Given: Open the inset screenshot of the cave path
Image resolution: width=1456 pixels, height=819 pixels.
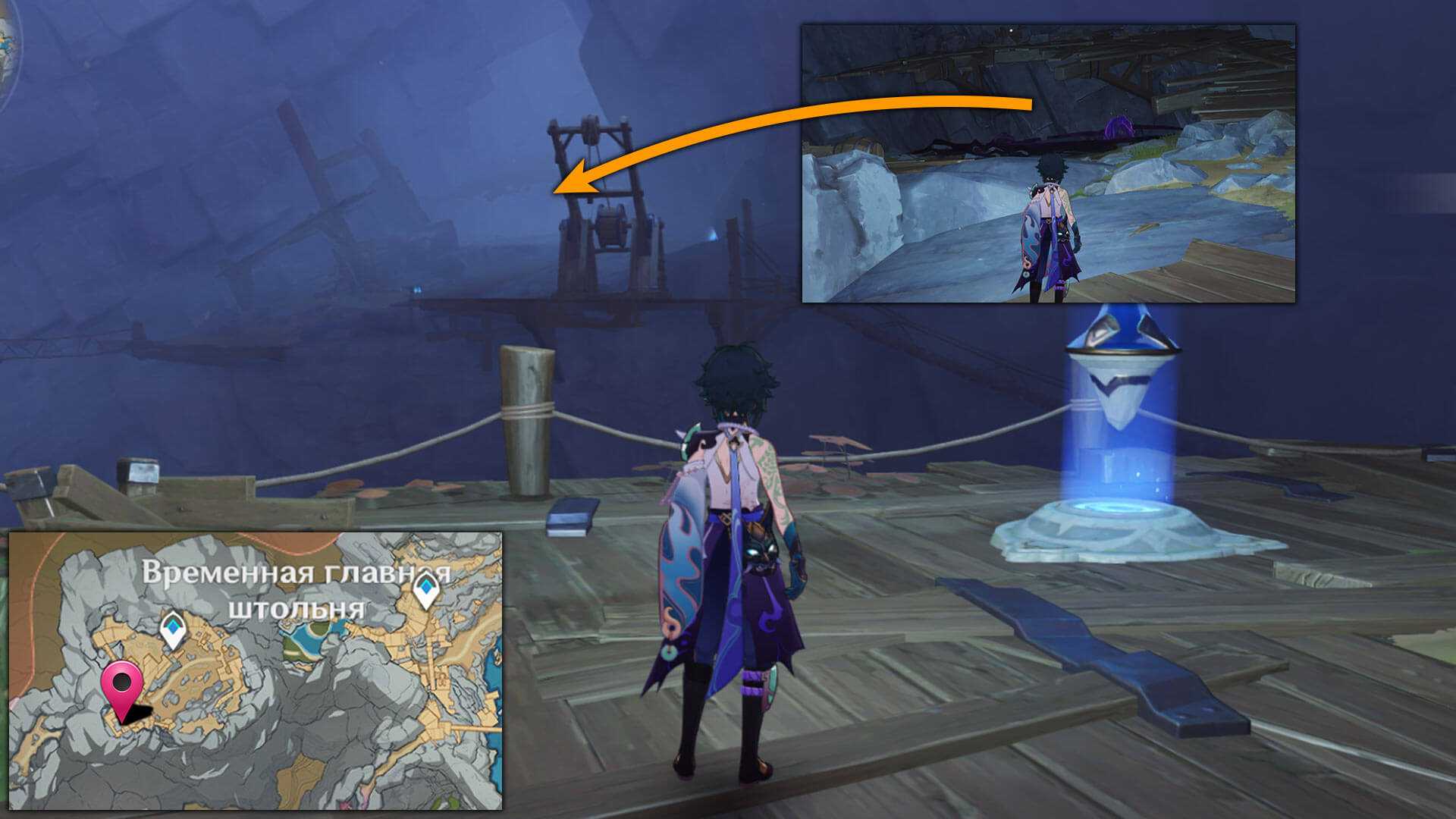Looking at the screenshot, I should [x=1048, y=163].
